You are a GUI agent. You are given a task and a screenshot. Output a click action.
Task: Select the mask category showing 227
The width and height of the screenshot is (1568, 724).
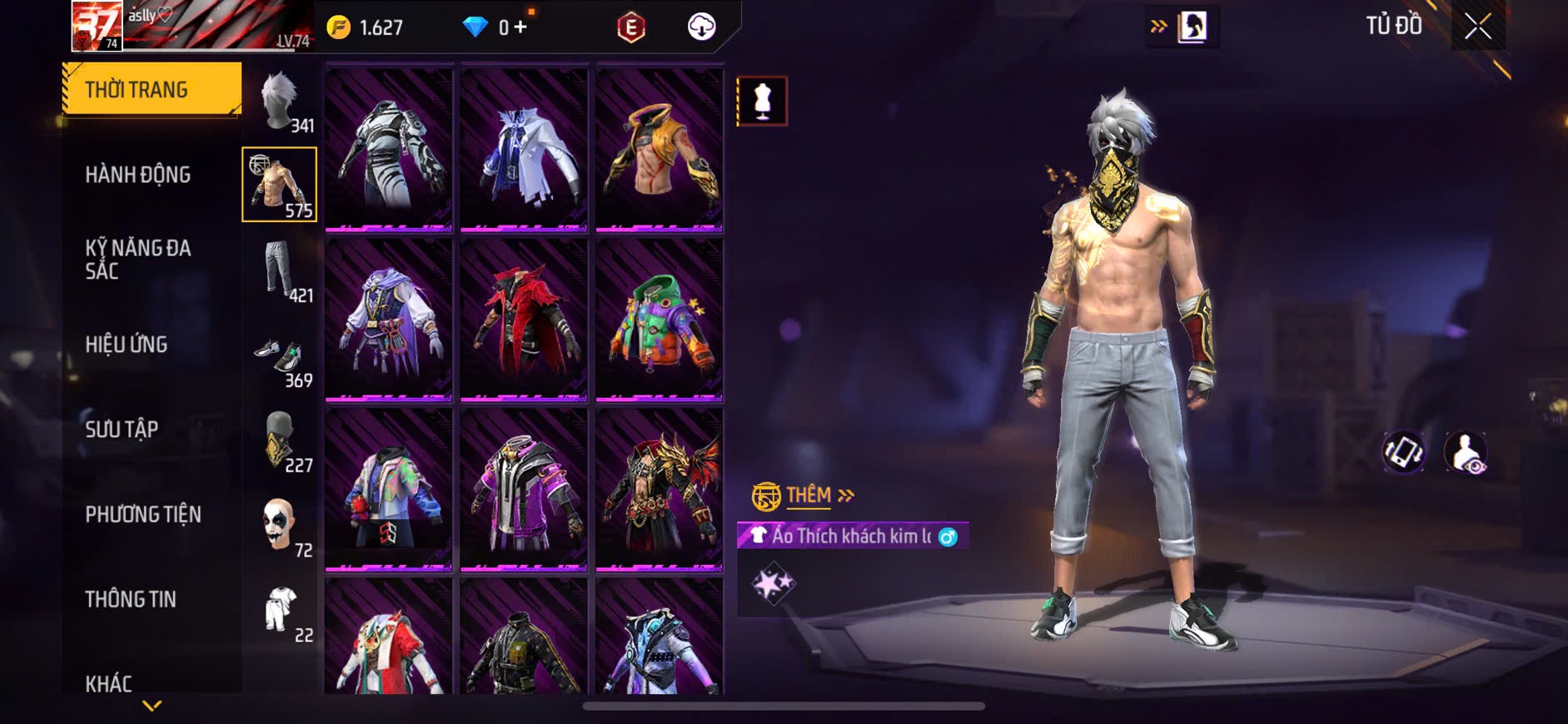281,441
